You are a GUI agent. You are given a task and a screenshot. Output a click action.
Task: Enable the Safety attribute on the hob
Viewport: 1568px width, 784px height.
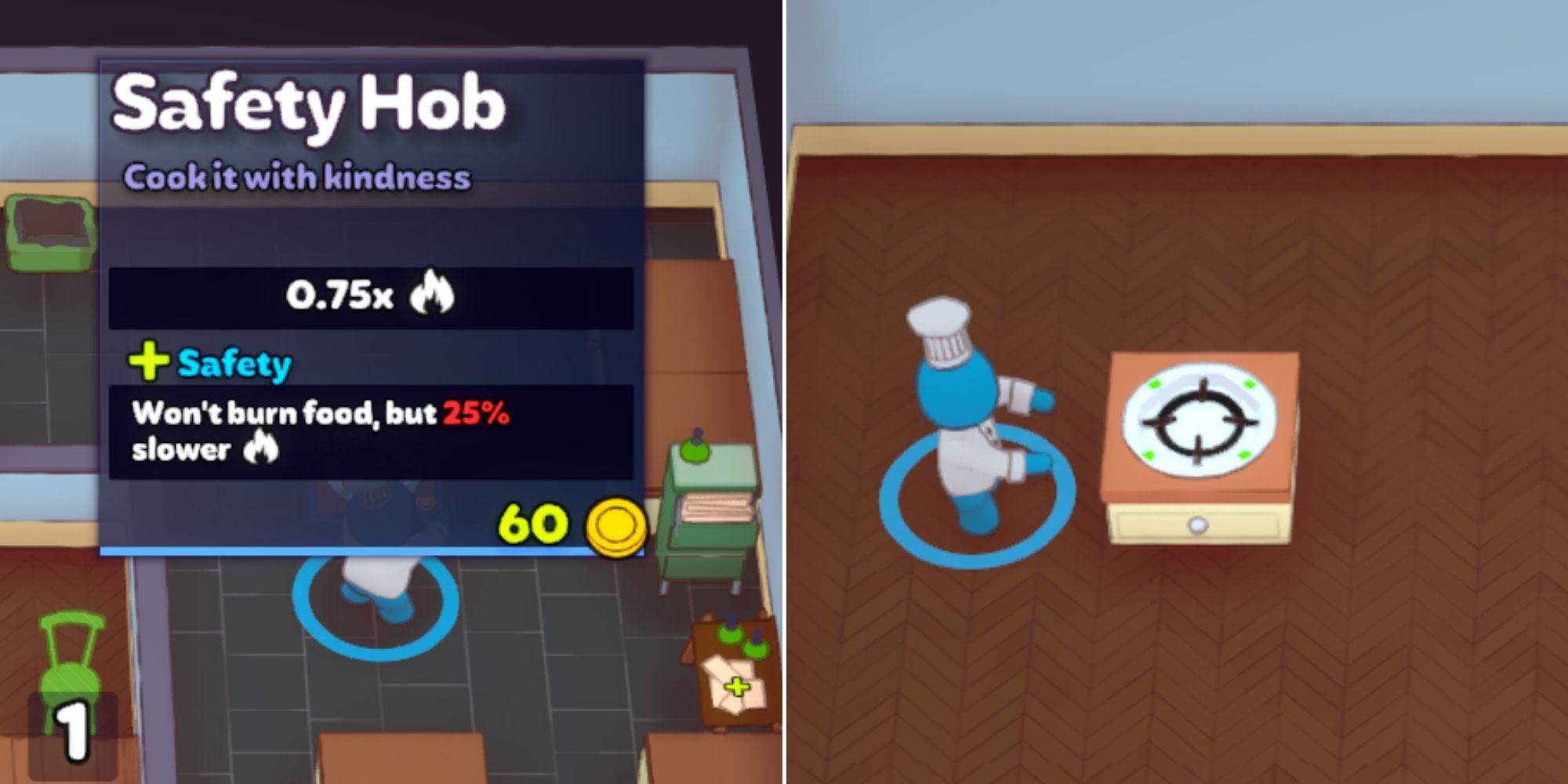(x=234, y=362)
